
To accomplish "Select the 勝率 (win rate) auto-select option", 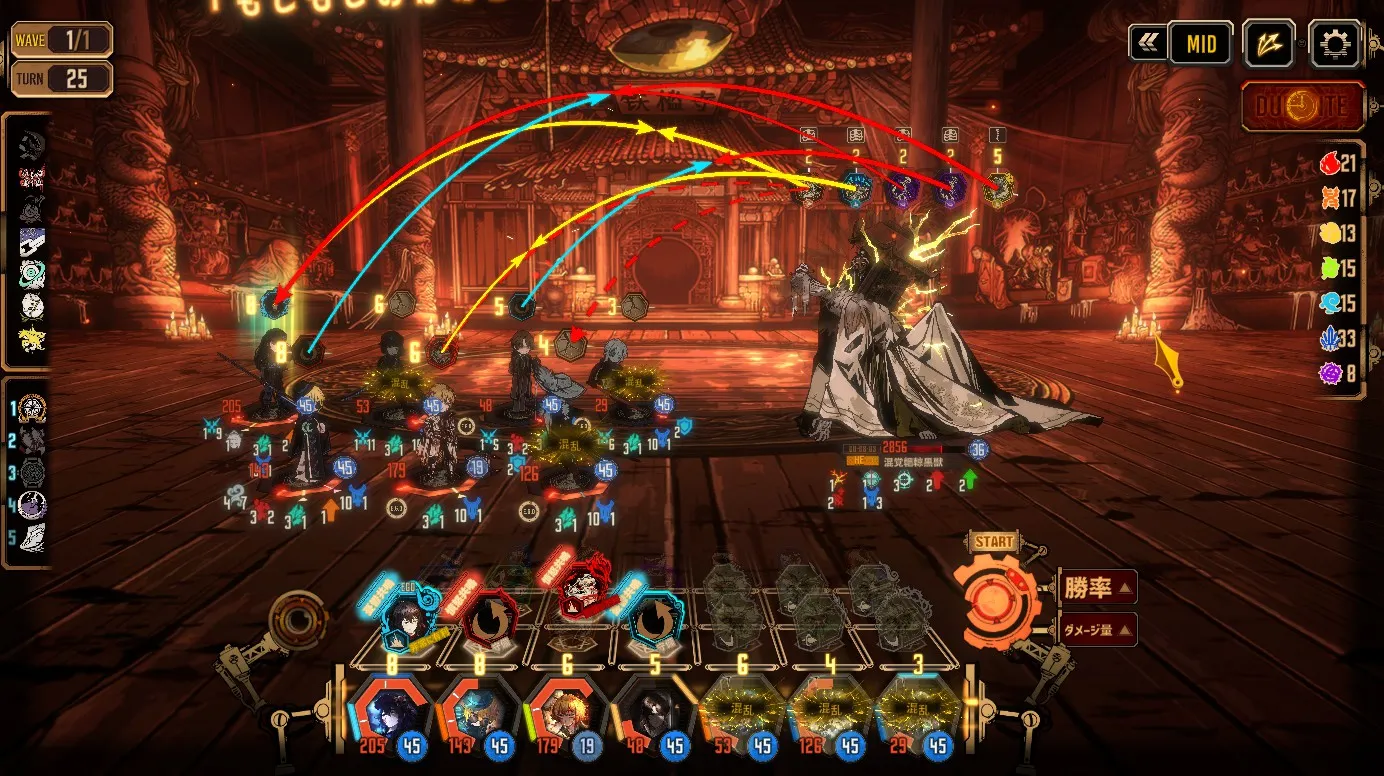I will (1096, 588).
